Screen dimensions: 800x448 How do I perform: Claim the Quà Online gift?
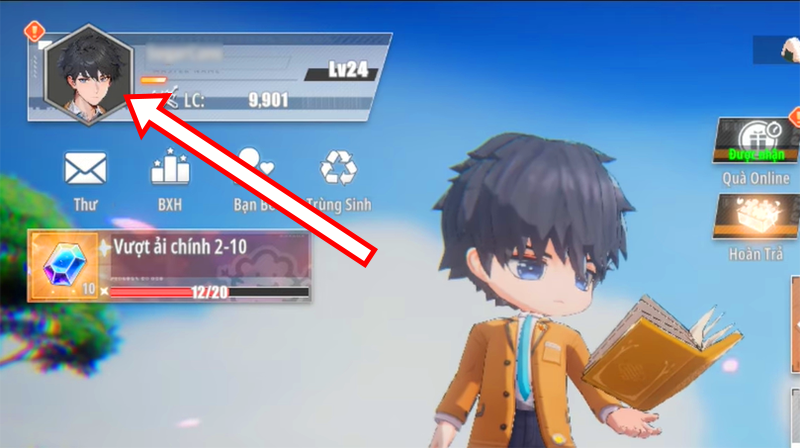756,143
